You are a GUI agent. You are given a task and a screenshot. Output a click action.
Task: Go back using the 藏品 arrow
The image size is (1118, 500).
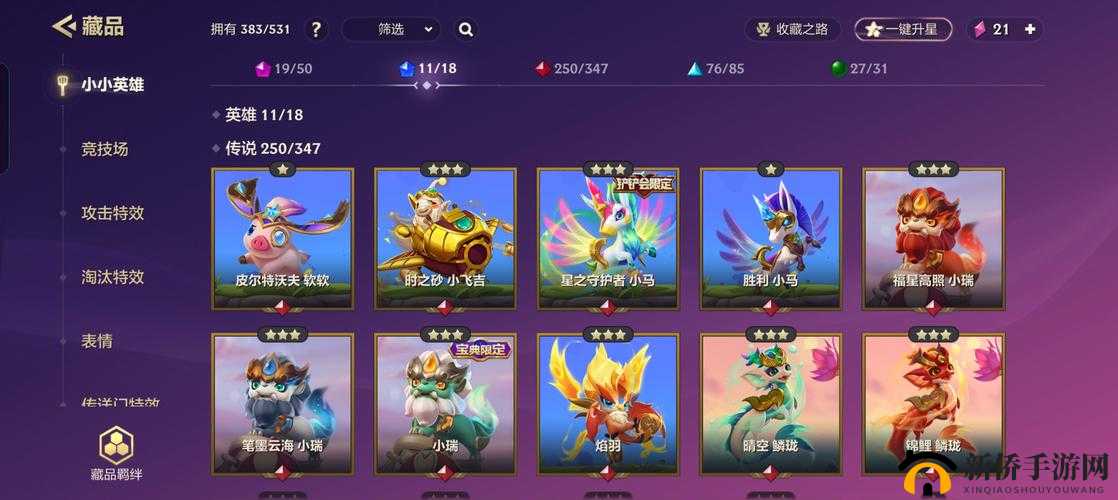tap(66, 27)
